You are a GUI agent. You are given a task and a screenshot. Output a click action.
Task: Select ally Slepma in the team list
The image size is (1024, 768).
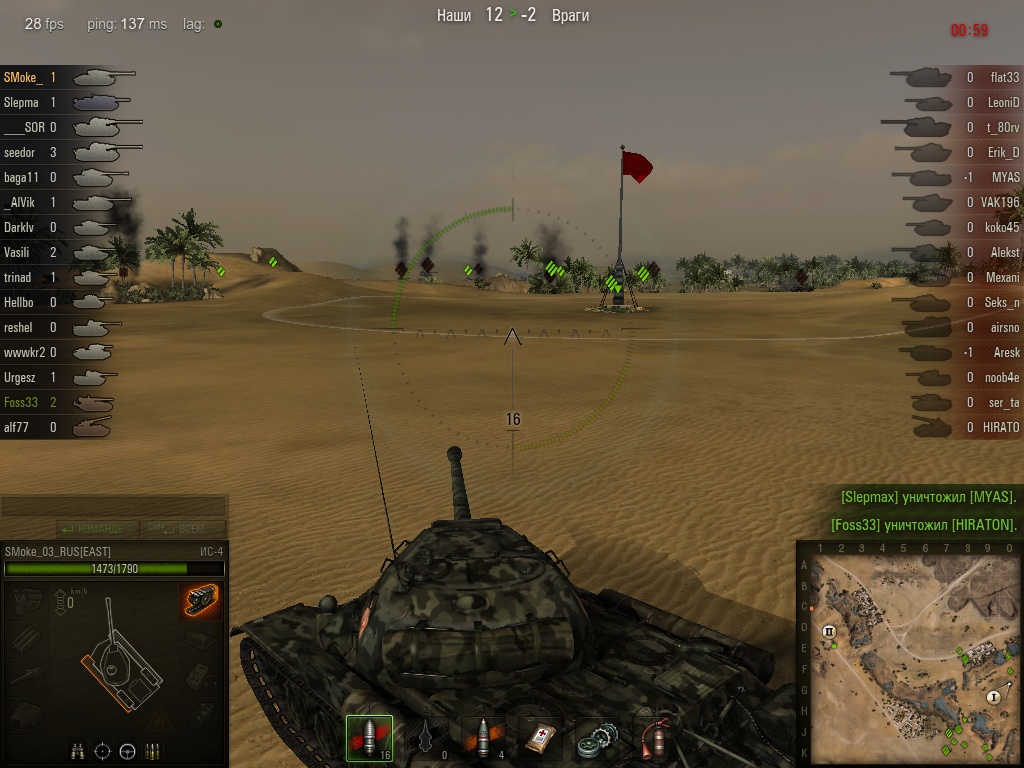pyautogui.click(x=22, y=102)
